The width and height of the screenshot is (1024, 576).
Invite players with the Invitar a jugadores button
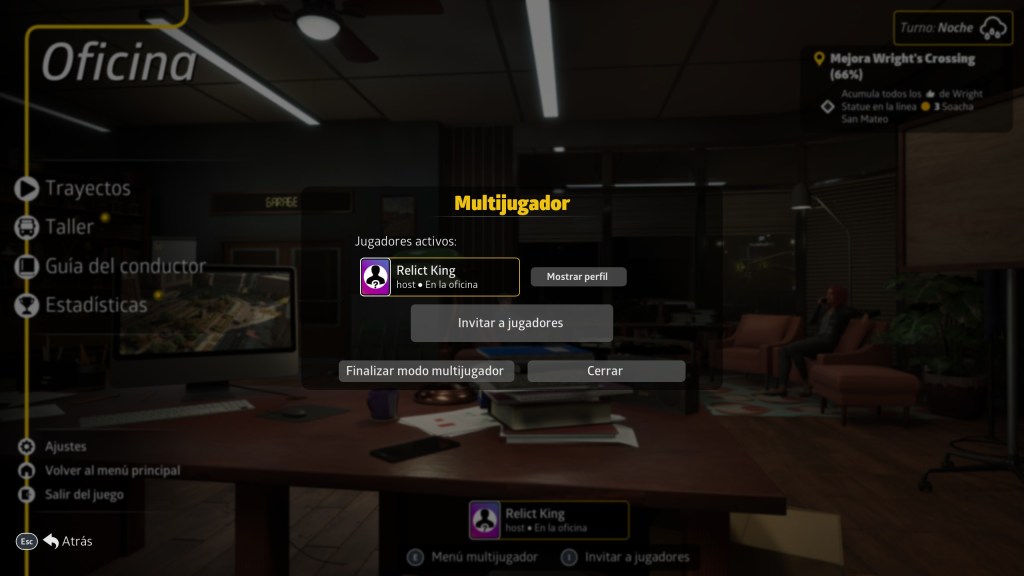click(x=511, y=323)
